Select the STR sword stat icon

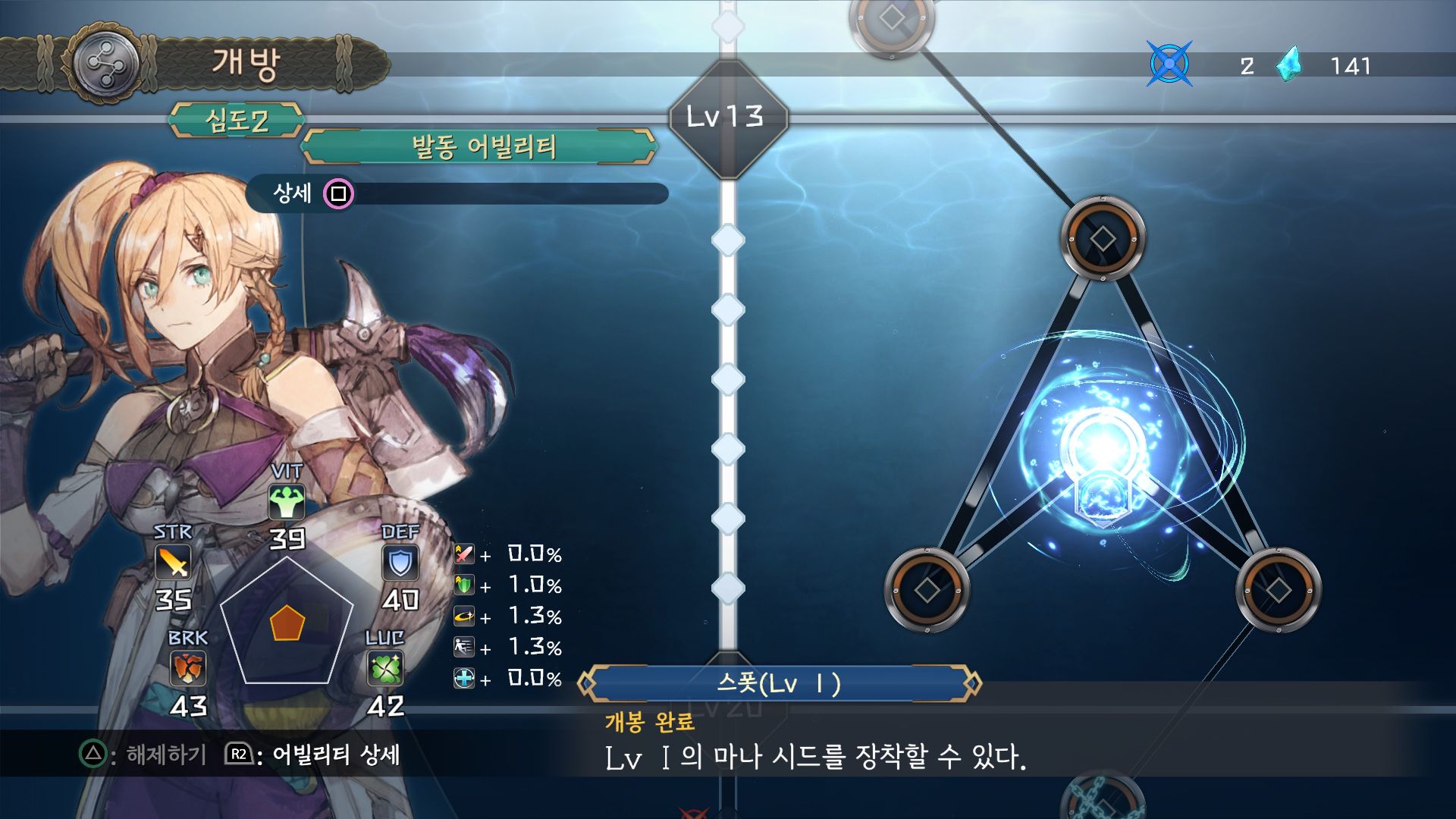pos(173,563)
